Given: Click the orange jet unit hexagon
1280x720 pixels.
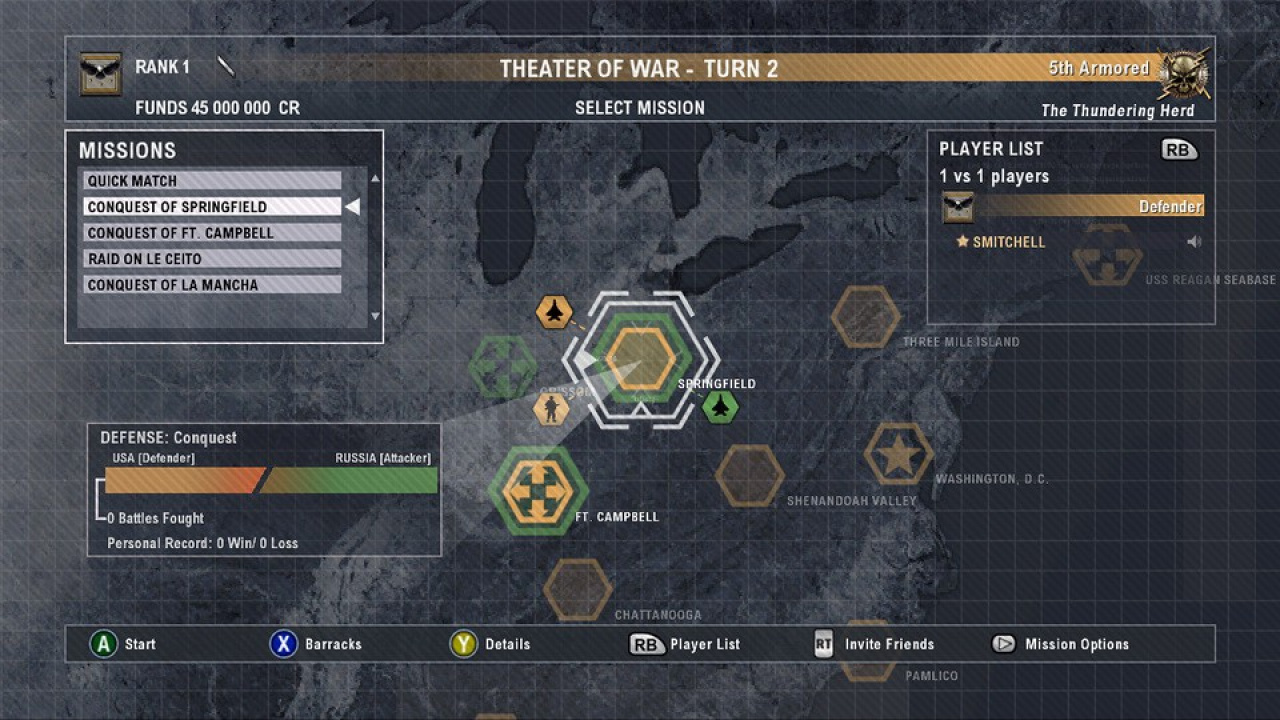Looking at the screenshot, I should click(x=554, y=312).
